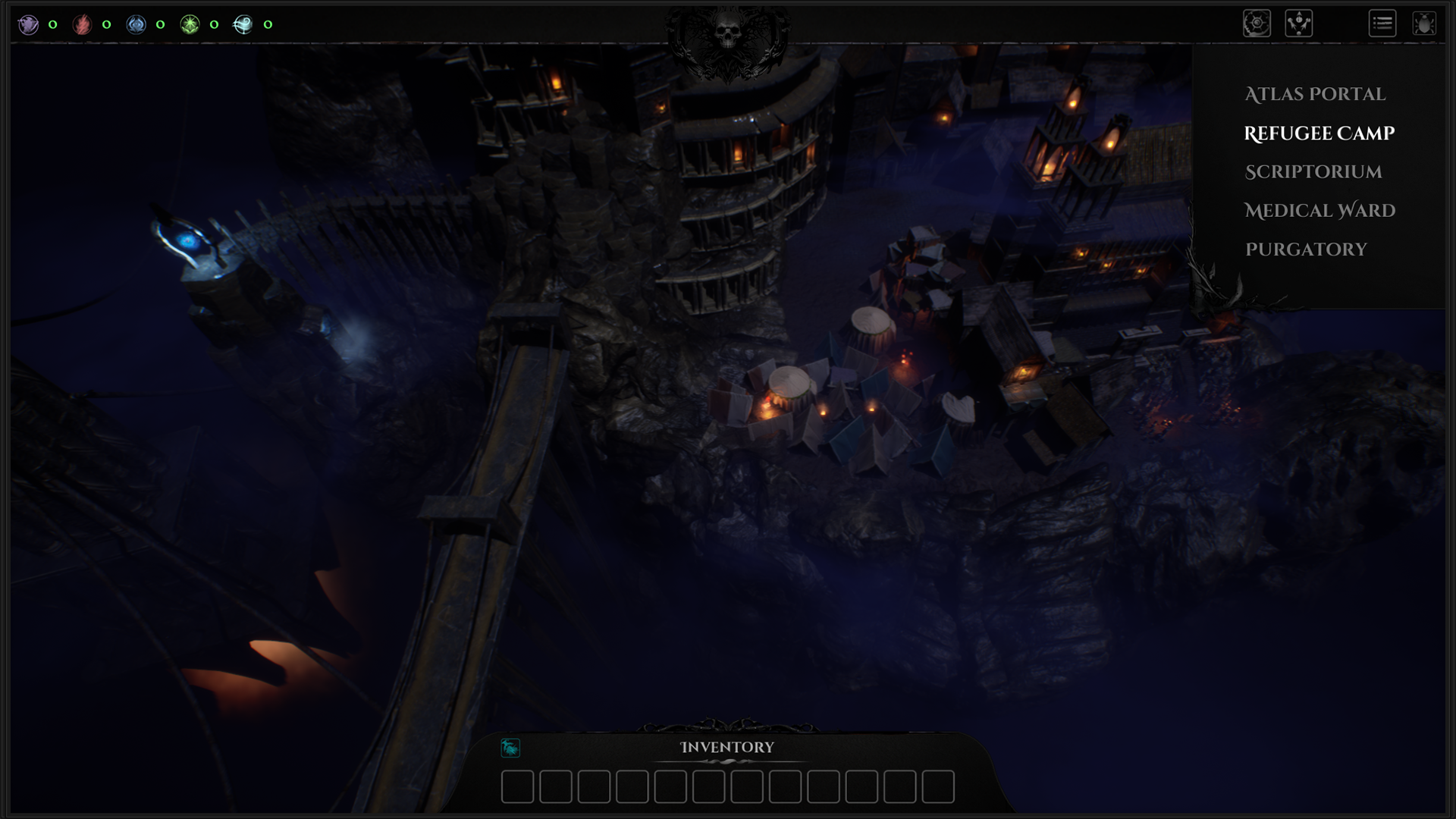Click the blue essence orb icon
Viewport: 1456px width, 819px height.
[136, 23]
